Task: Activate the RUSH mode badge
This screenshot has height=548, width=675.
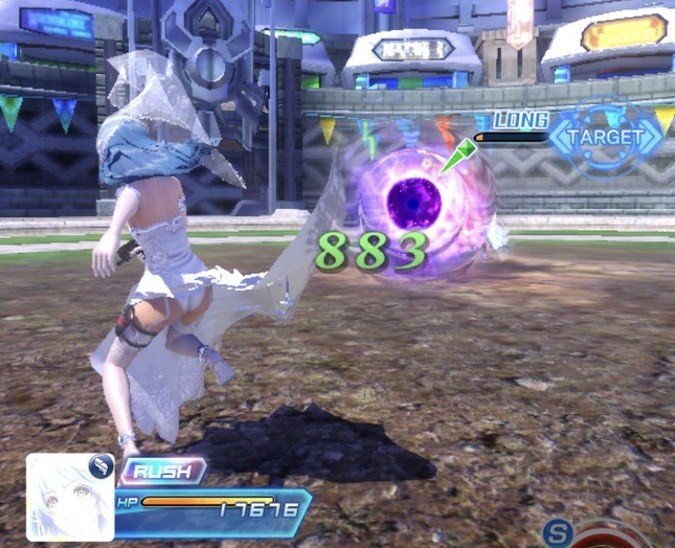Action: click(163, 471)
